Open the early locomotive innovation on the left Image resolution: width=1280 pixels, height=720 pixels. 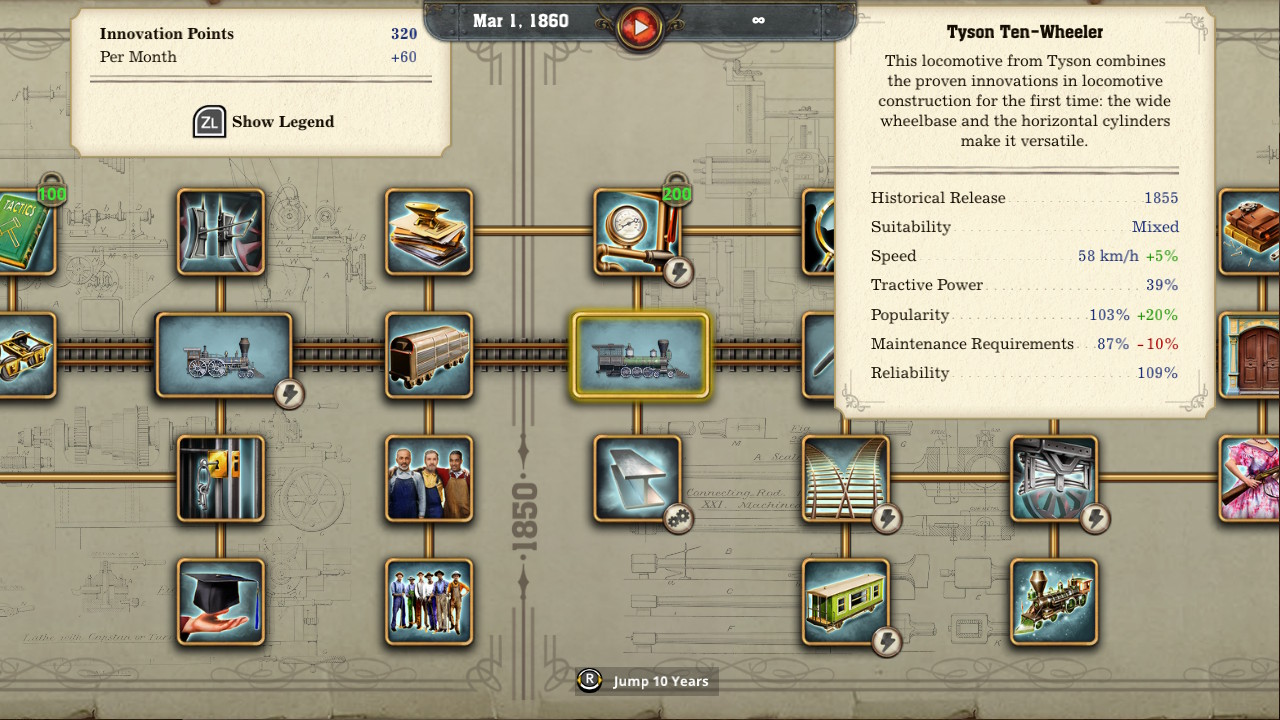click(221, 355)
